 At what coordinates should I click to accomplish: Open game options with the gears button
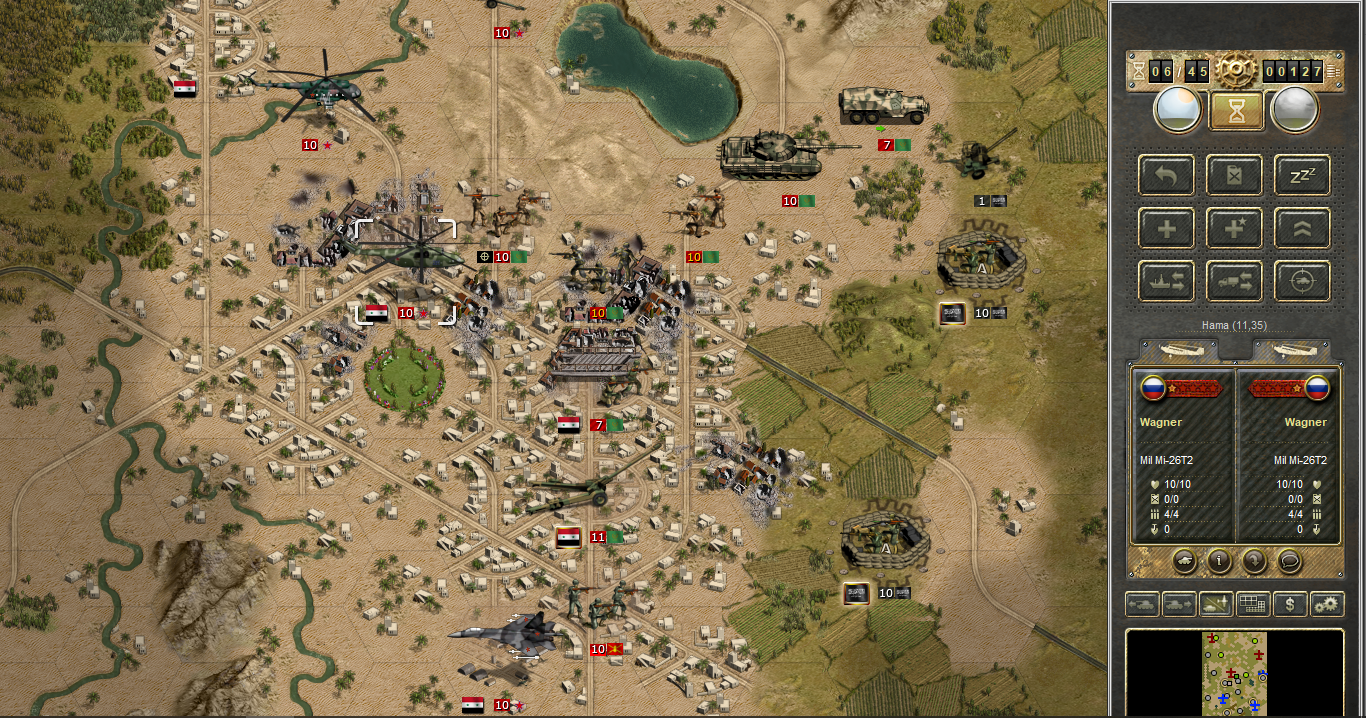[x=1326, y=604]
